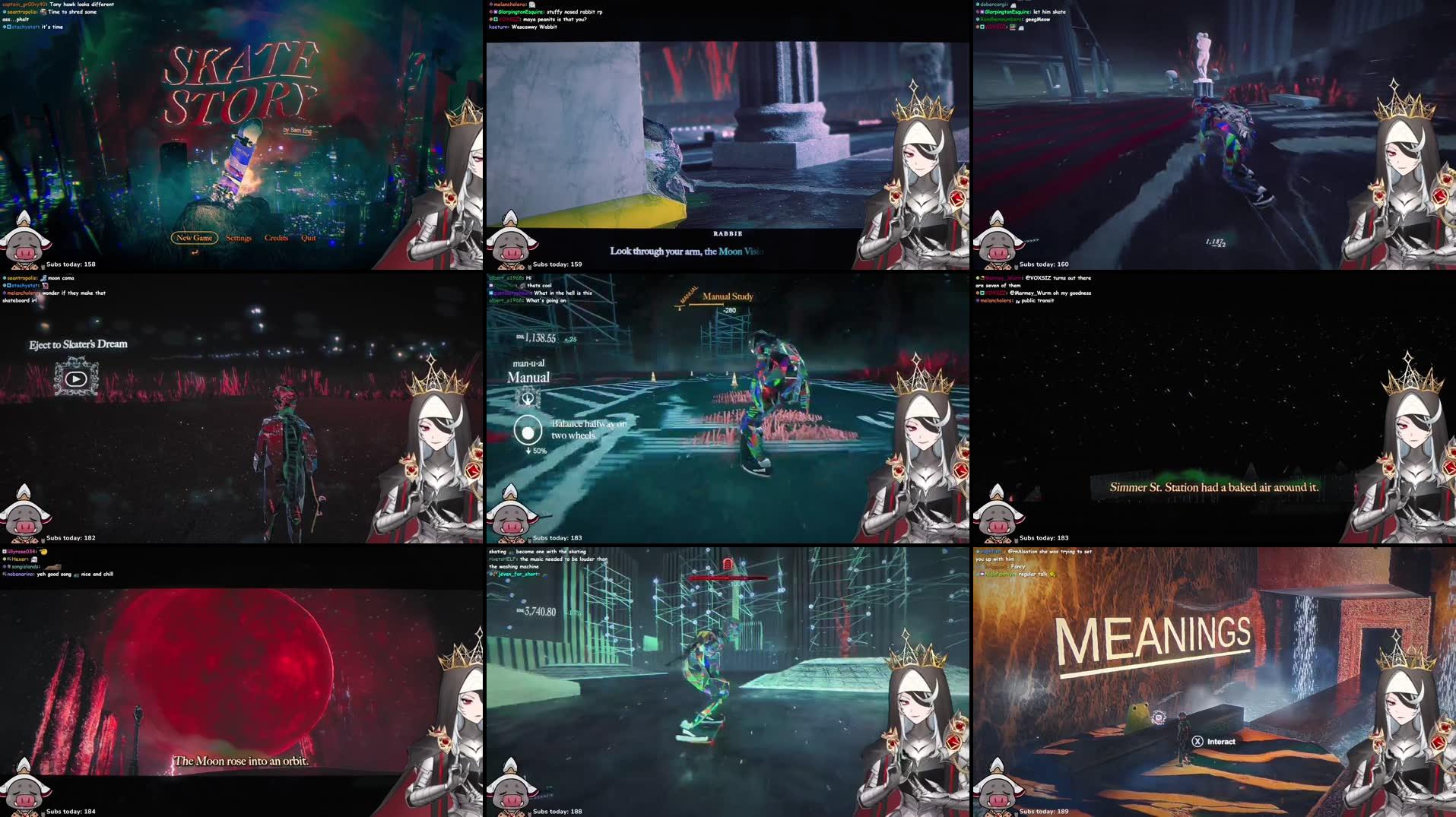Click the rabbit emote in melancholera's message

532,5
